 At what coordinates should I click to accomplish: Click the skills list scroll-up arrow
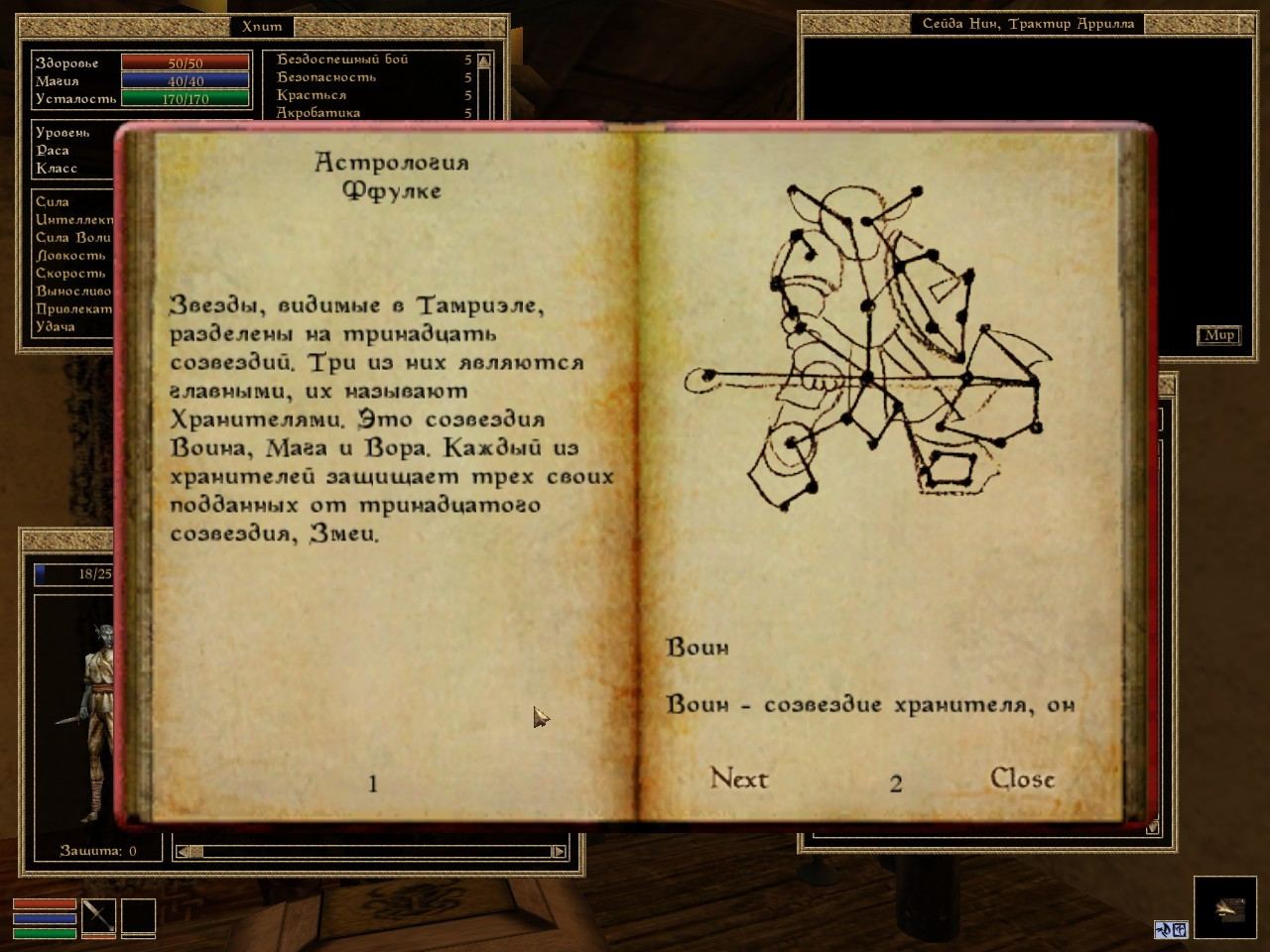pyautogui.click(x=483, y=61)
